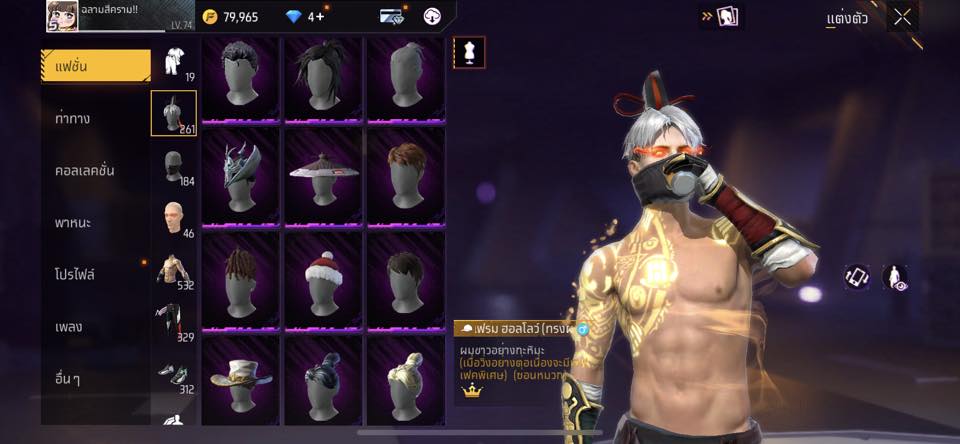The height and width of the screenshot is (444, 960).
Task: Open the พาหนะ vehicle category
Action: (73, 223)
